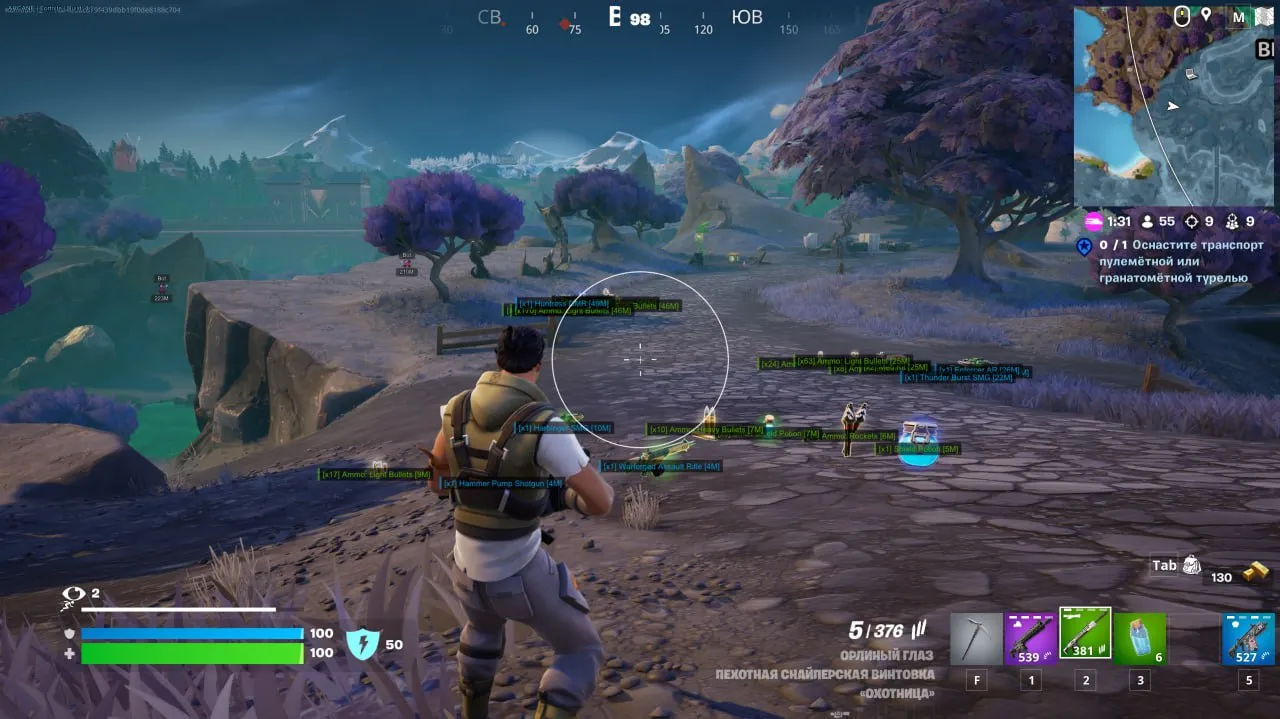Click the laptop marker on the minimap
The image size is (1280, 719).
coord(1192,74)
